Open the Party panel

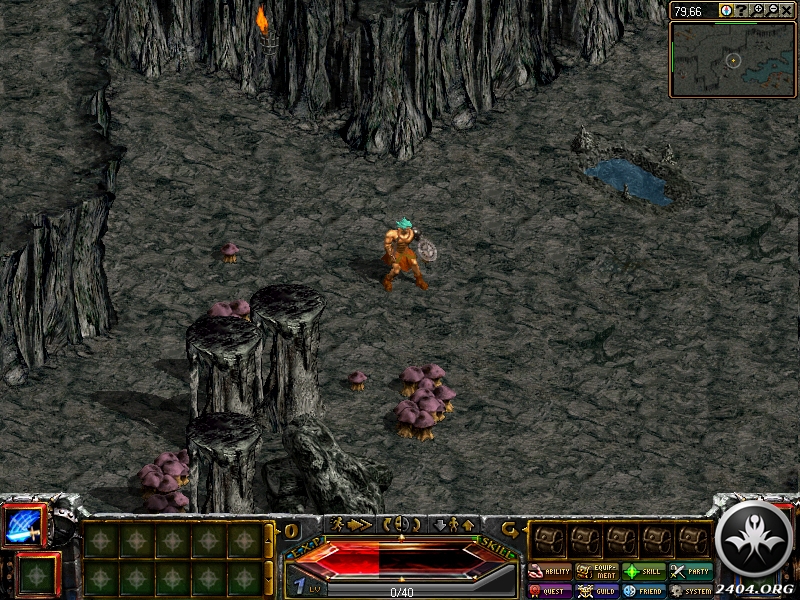click(x=691, y=572)
